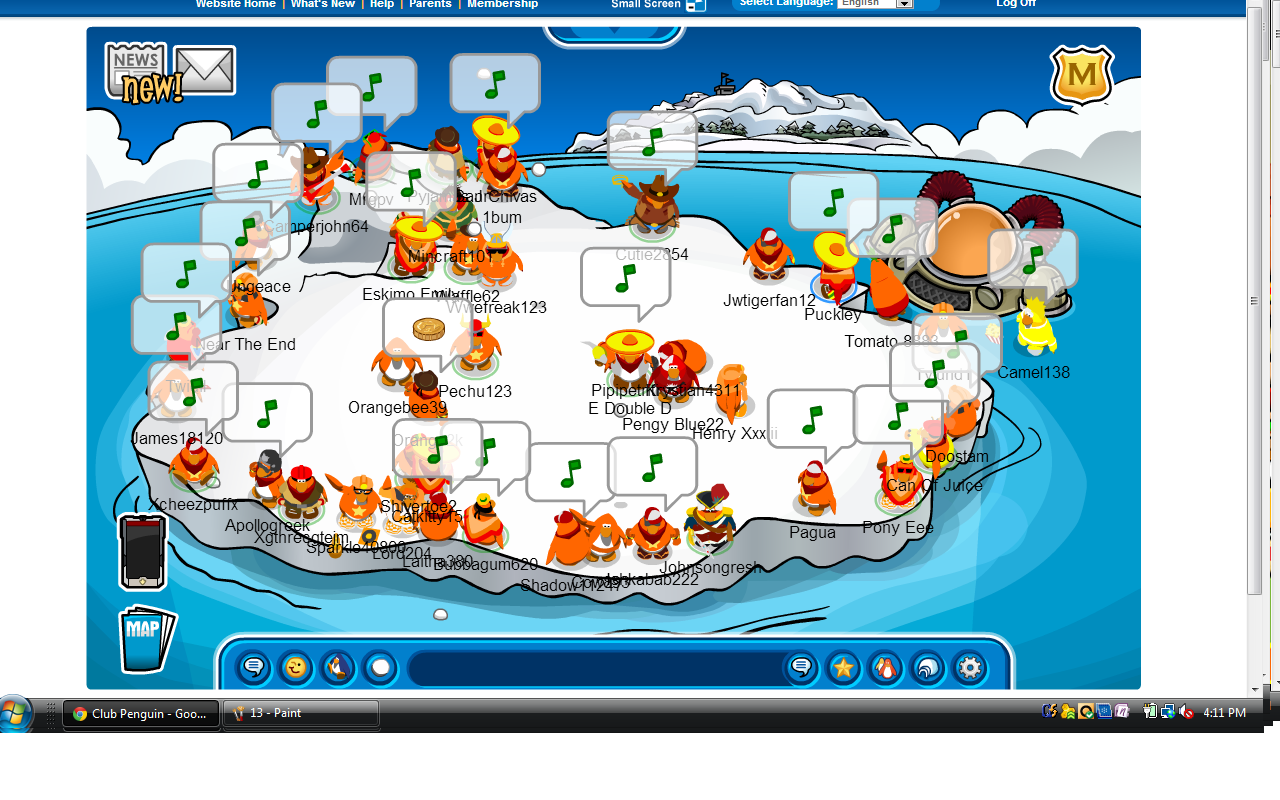
Task: Open player card with the star button
Action: tap(844, 667)
